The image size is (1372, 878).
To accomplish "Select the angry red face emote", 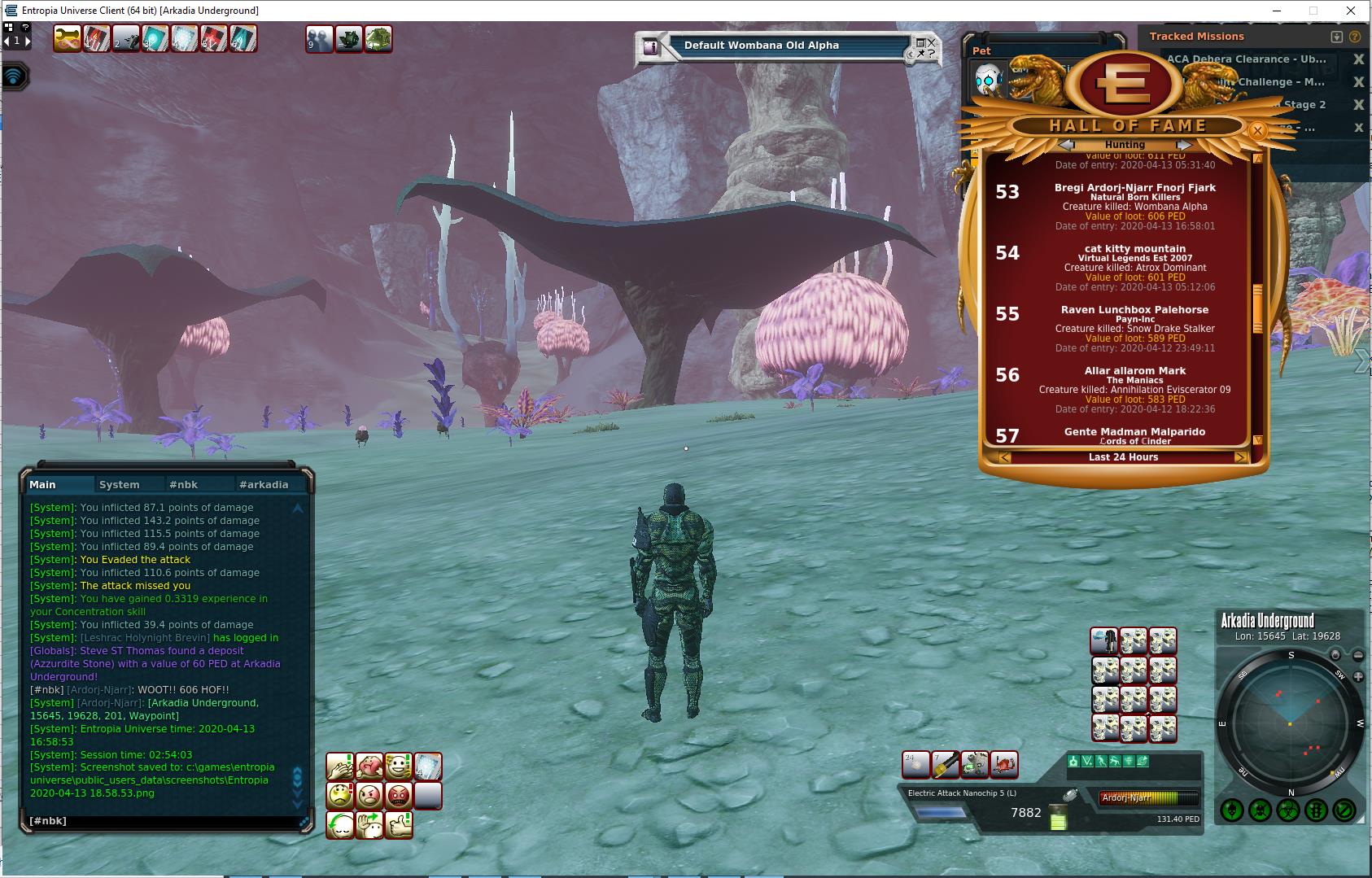I will pos(399,795).
